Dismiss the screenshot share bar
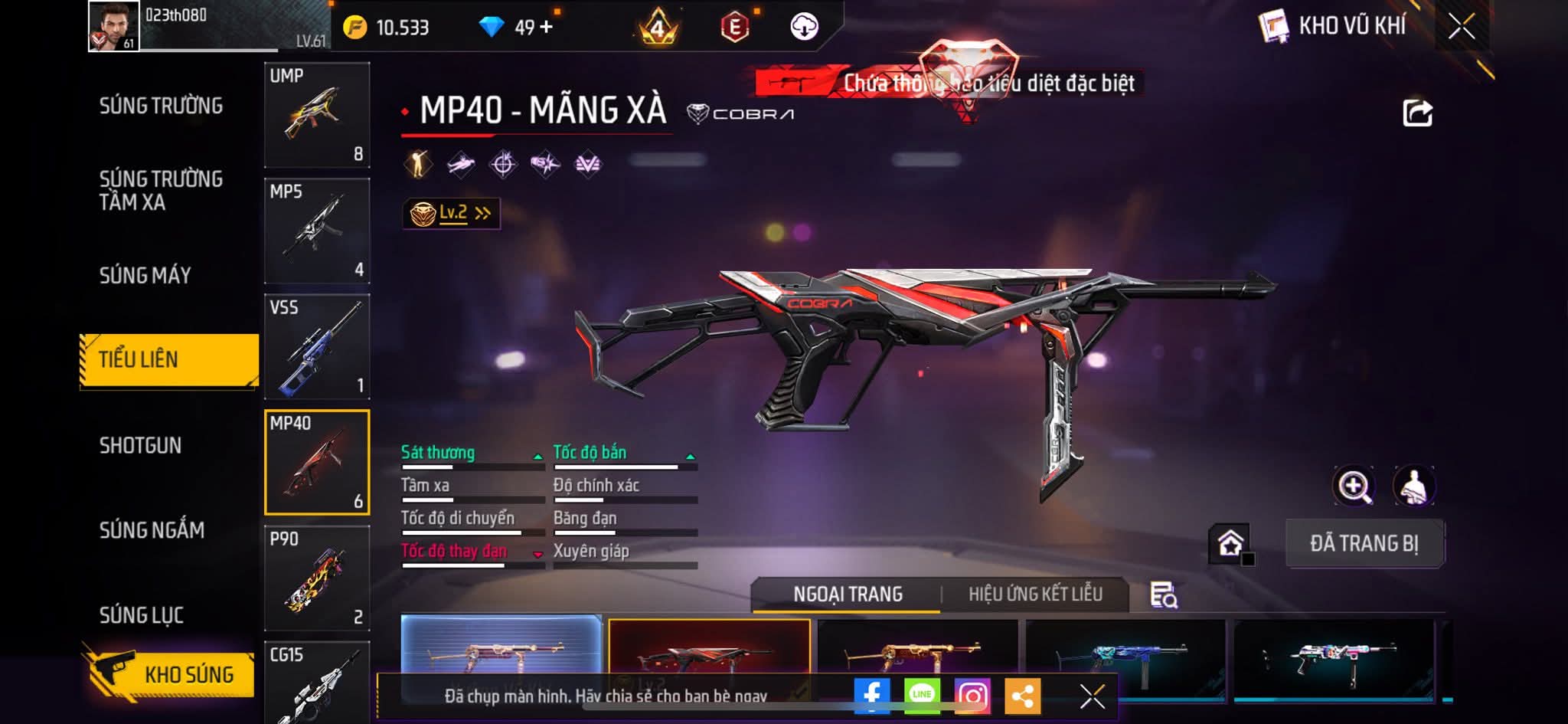 [1092, 696]
